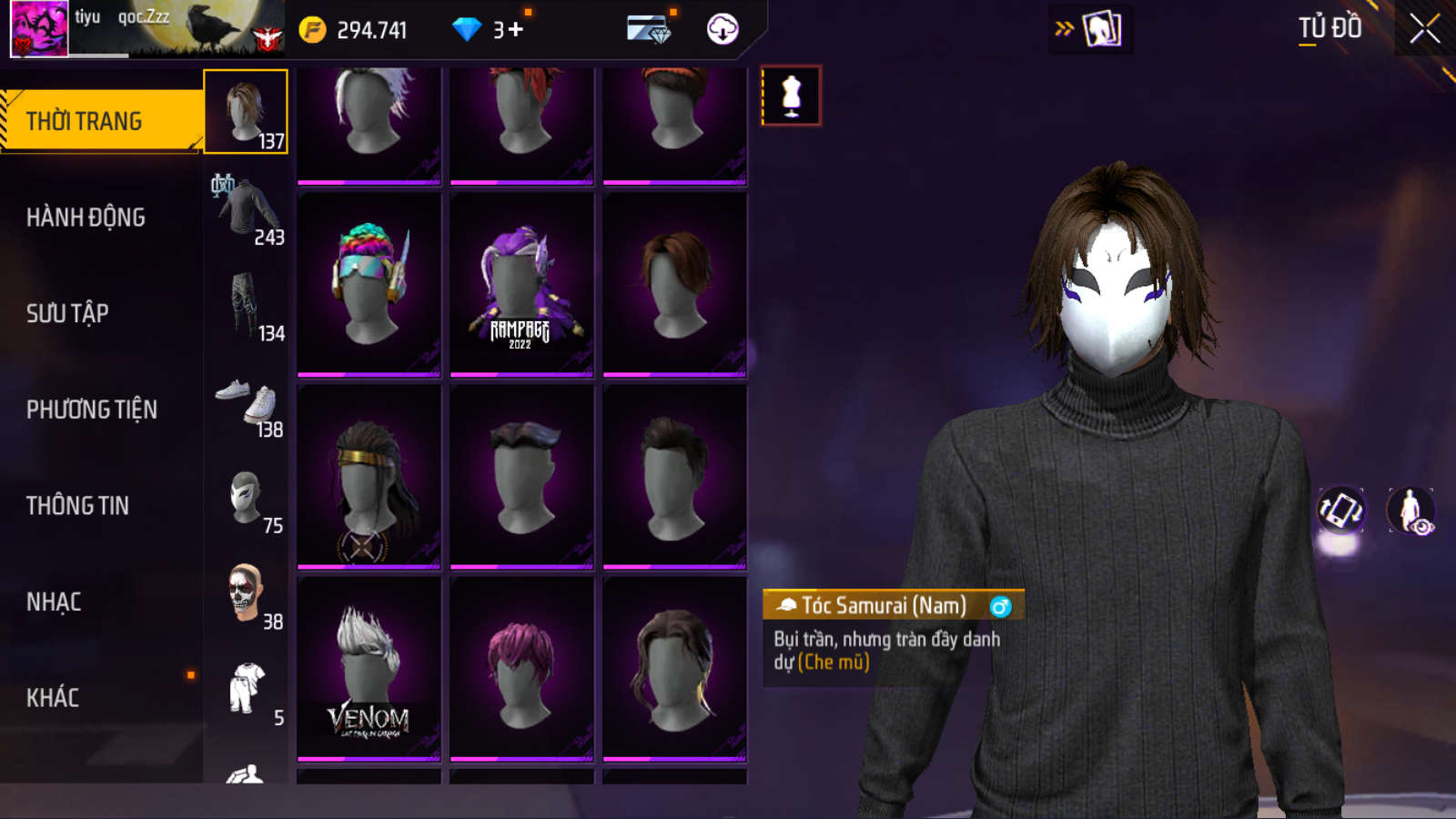Choose the rainbow hair with visor item

[x=369, y=284]
